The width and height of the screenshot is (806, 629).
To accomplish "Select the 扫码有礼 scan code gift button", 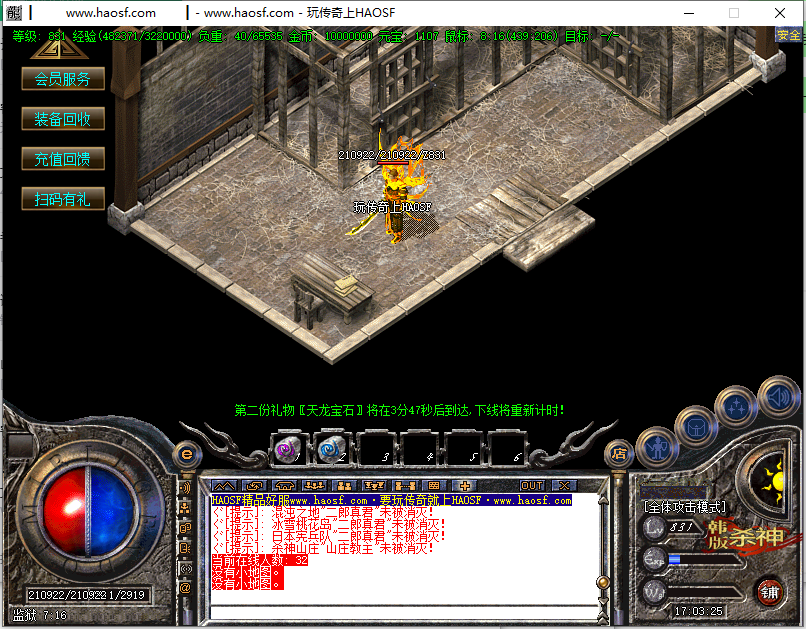I will (63, 199).
